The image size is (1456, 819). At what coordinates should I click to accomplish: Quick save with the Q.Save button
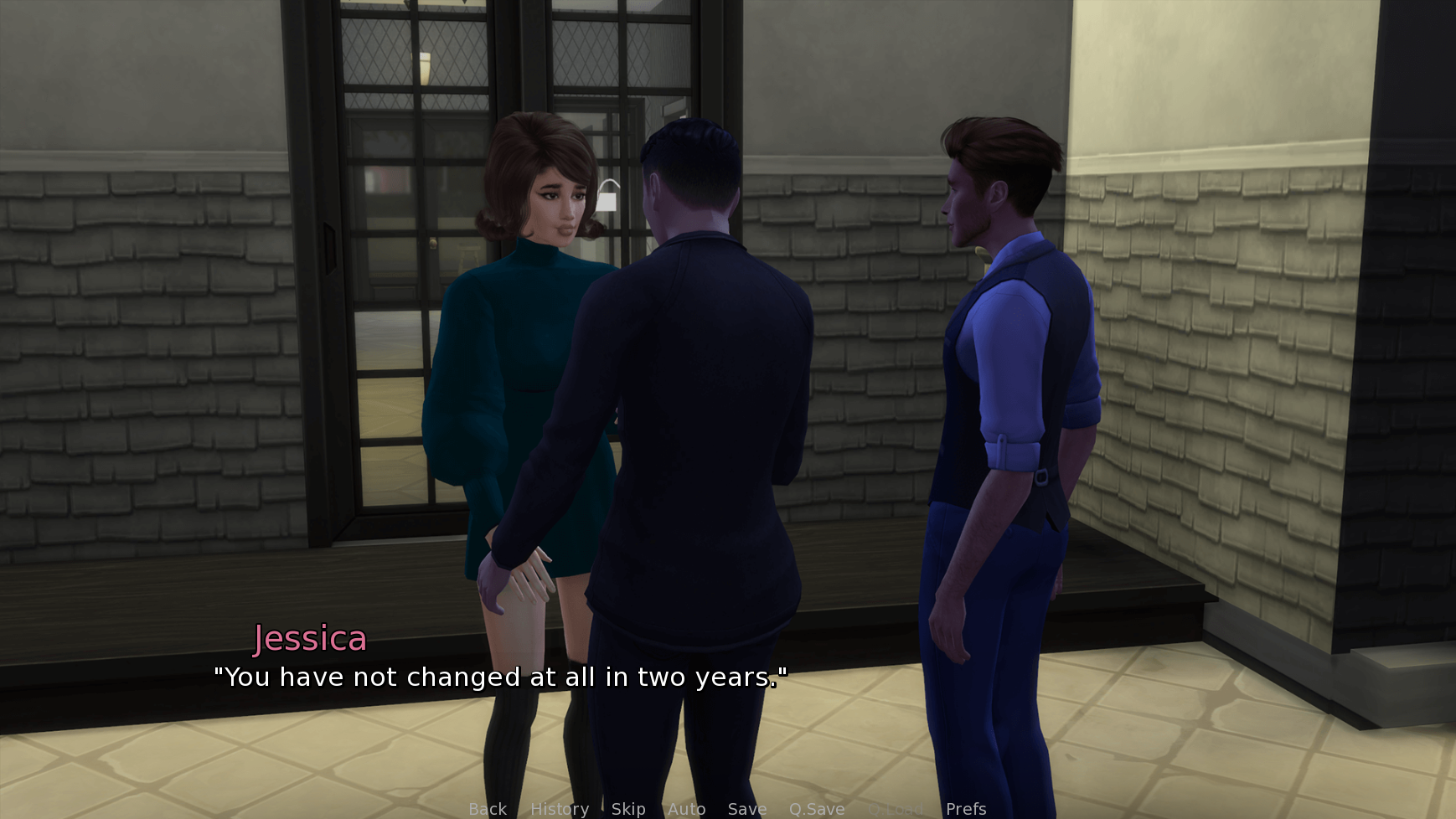click(817, 809)
